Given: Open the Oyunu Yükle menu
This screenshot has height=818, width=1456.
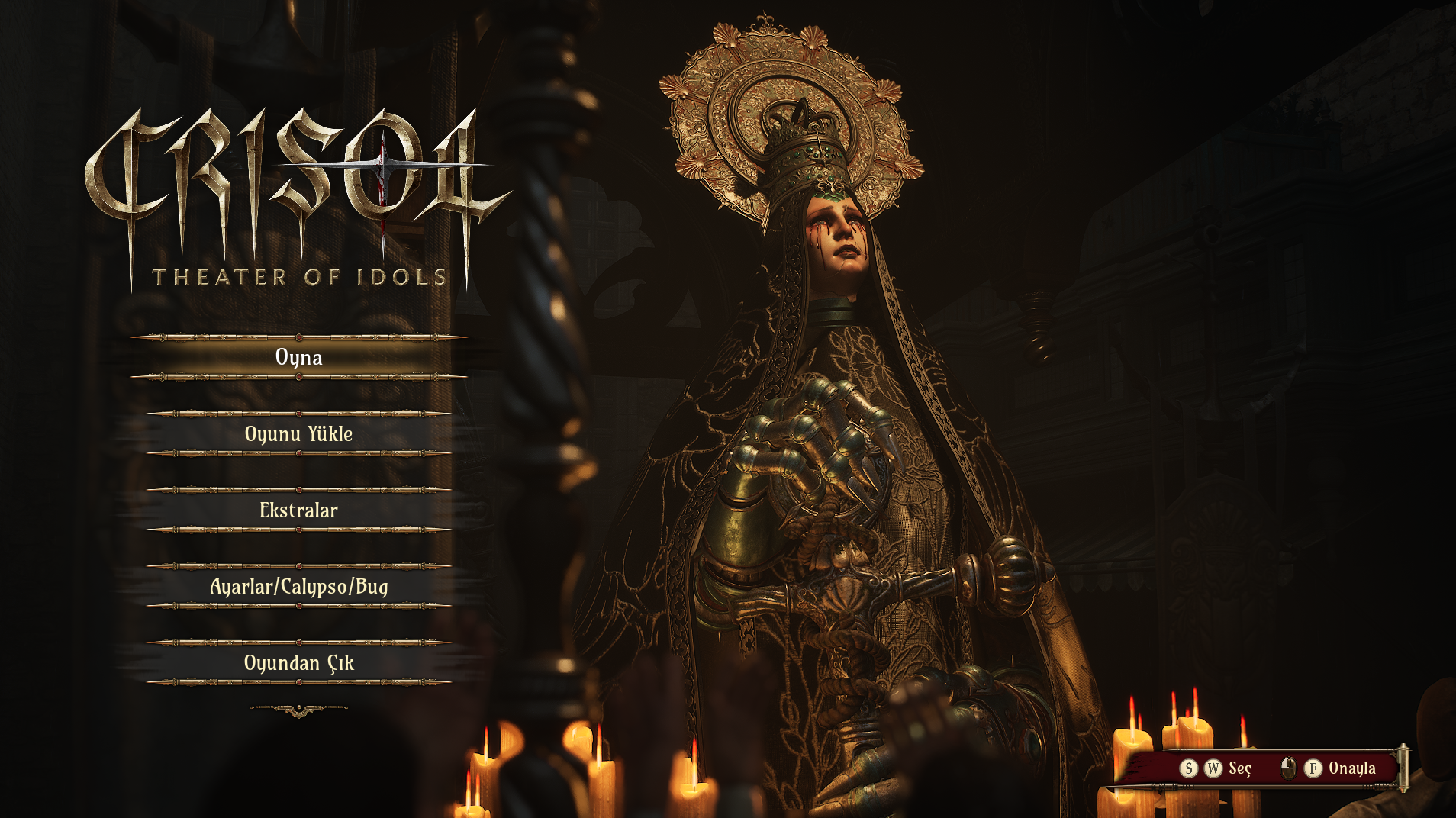Looking at the screenshot, I should click(x=298, y=433).
